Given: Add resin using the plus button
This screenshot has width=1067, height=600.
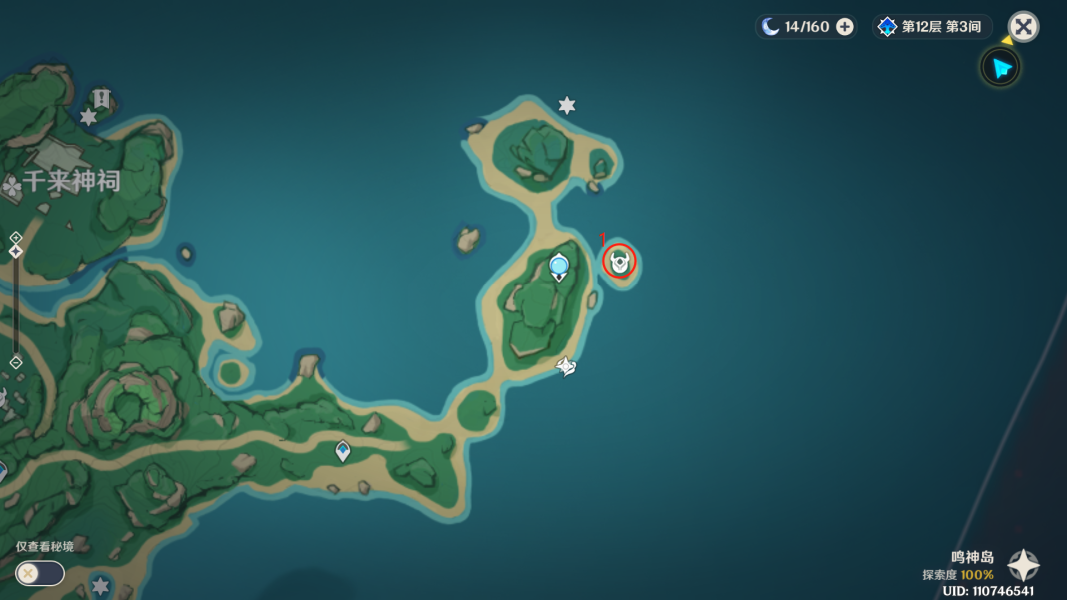Looking at the screenshot, I should [x=845, y=27].
